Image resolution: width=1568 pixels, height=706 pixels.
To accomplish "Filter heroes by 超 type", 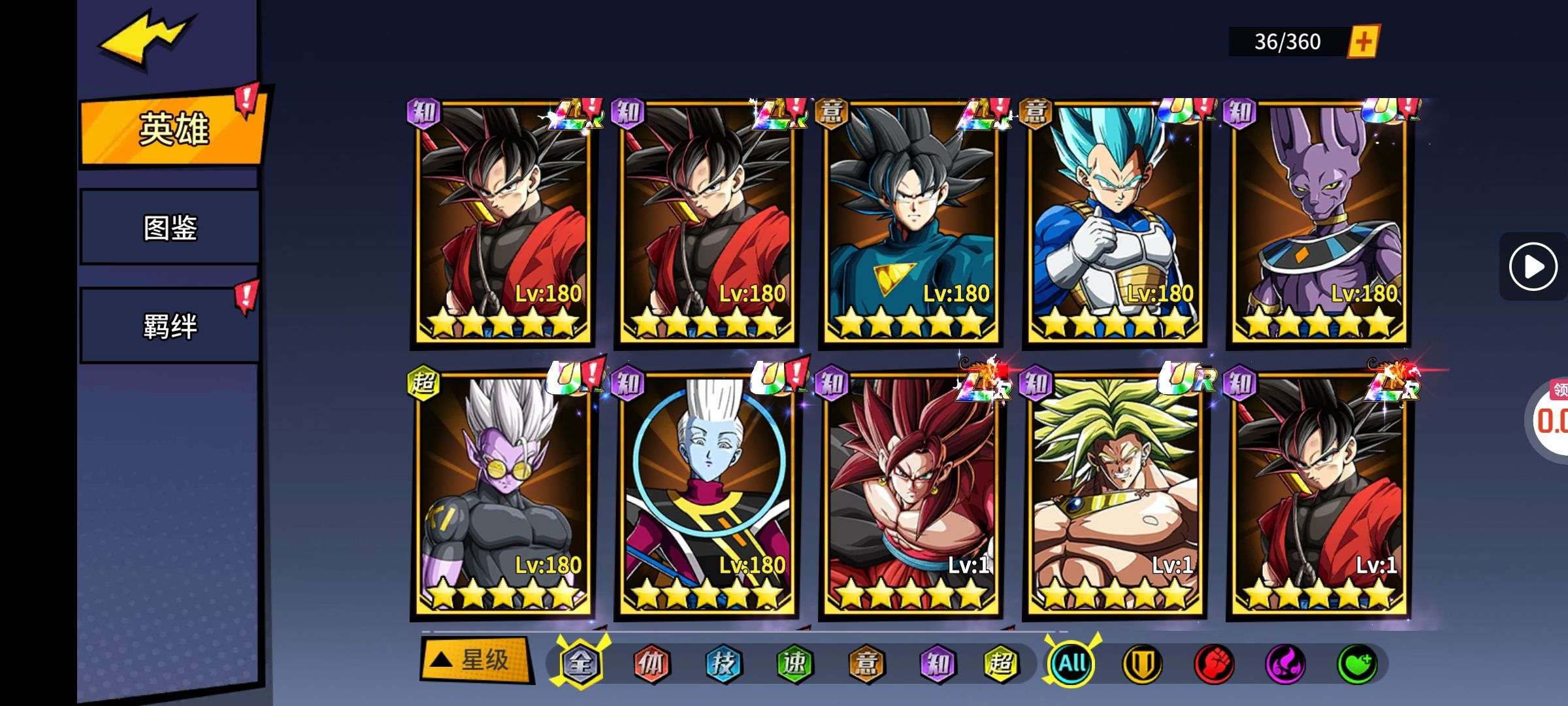I will coord(1000,664).
